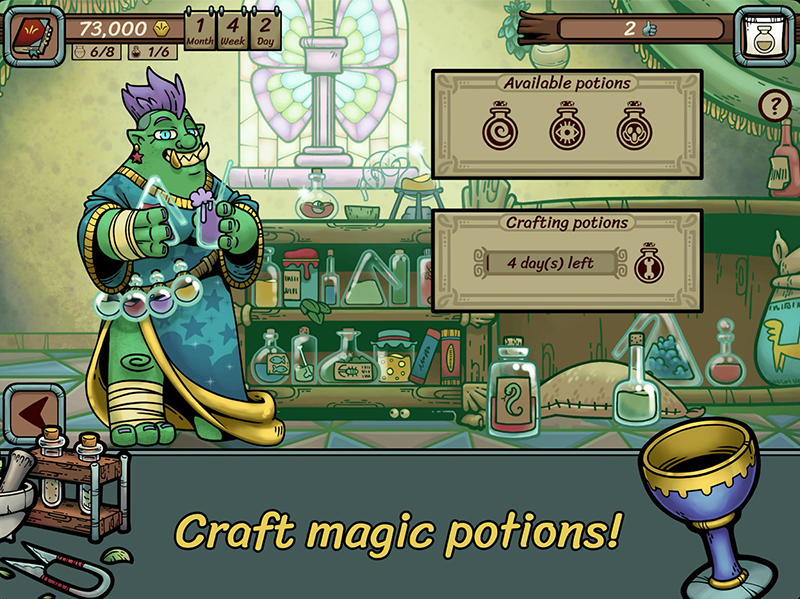Open the question mark help button
The image size is (800, 599).
[x=773, y=105]
